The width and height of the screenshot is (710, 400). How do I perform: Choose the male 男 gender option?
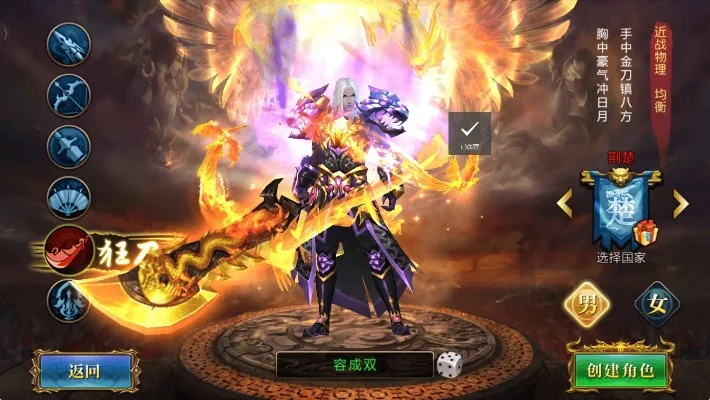click(588, 306)
